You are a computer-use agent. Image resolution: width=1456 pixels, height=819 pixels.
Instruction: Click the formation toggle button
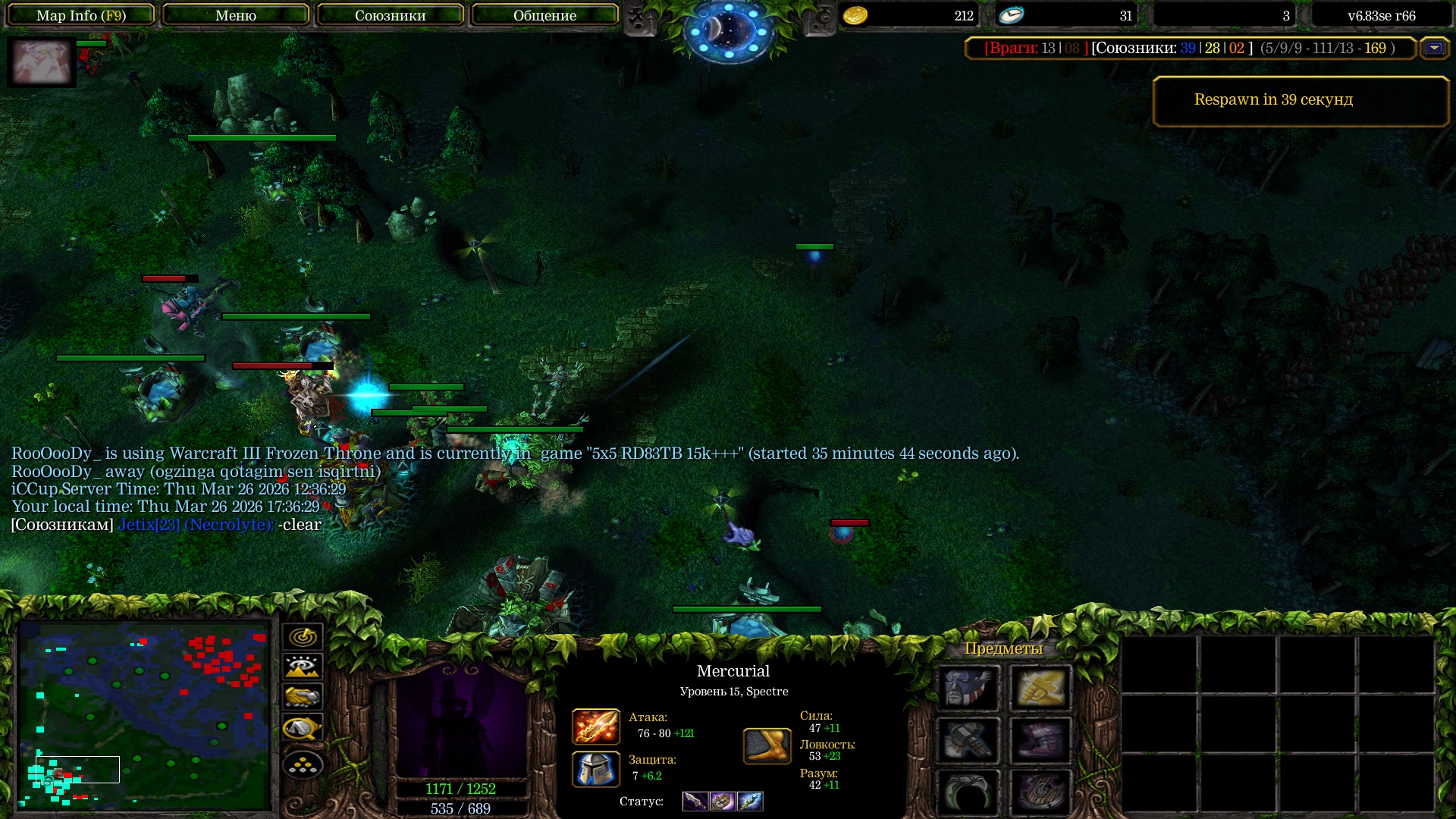click(303, 764)
